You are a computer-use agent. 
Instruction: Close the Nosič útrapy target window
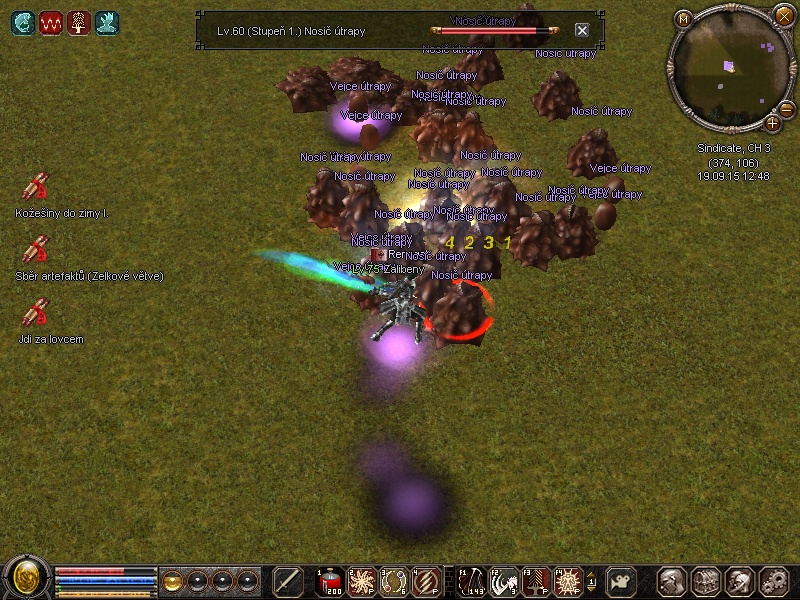(x=582, y=31)
